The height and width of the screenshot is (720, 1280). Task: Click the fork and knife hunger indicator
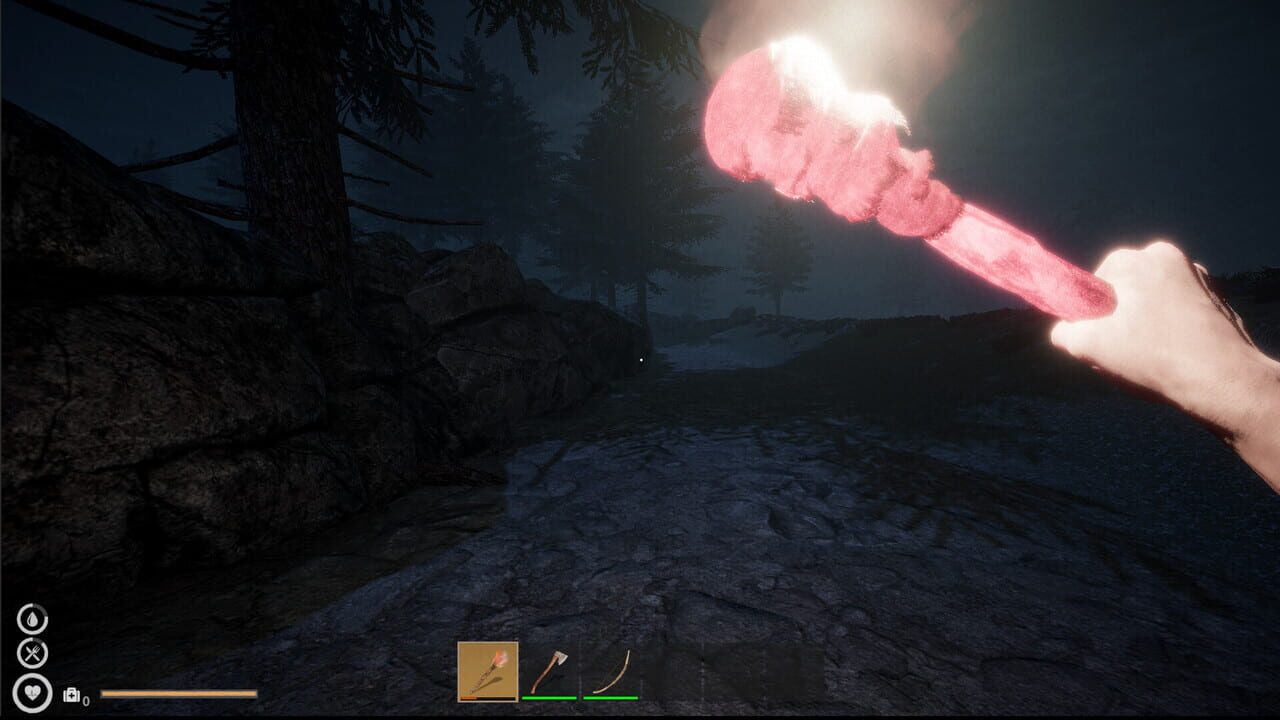pyautogui.click(x=33, y=652)
